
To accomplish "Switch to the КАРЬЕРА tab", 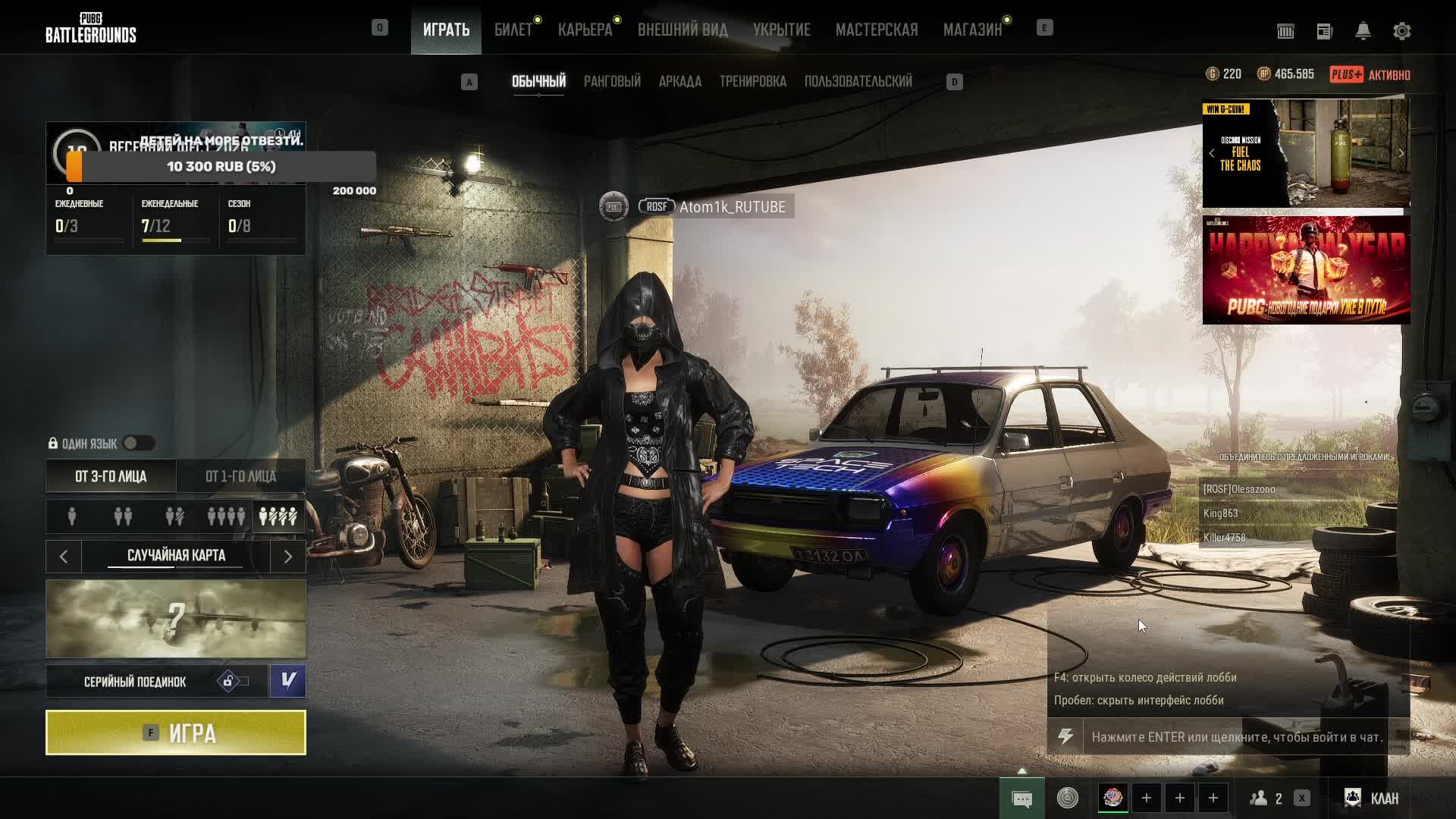I will (585, 30).
